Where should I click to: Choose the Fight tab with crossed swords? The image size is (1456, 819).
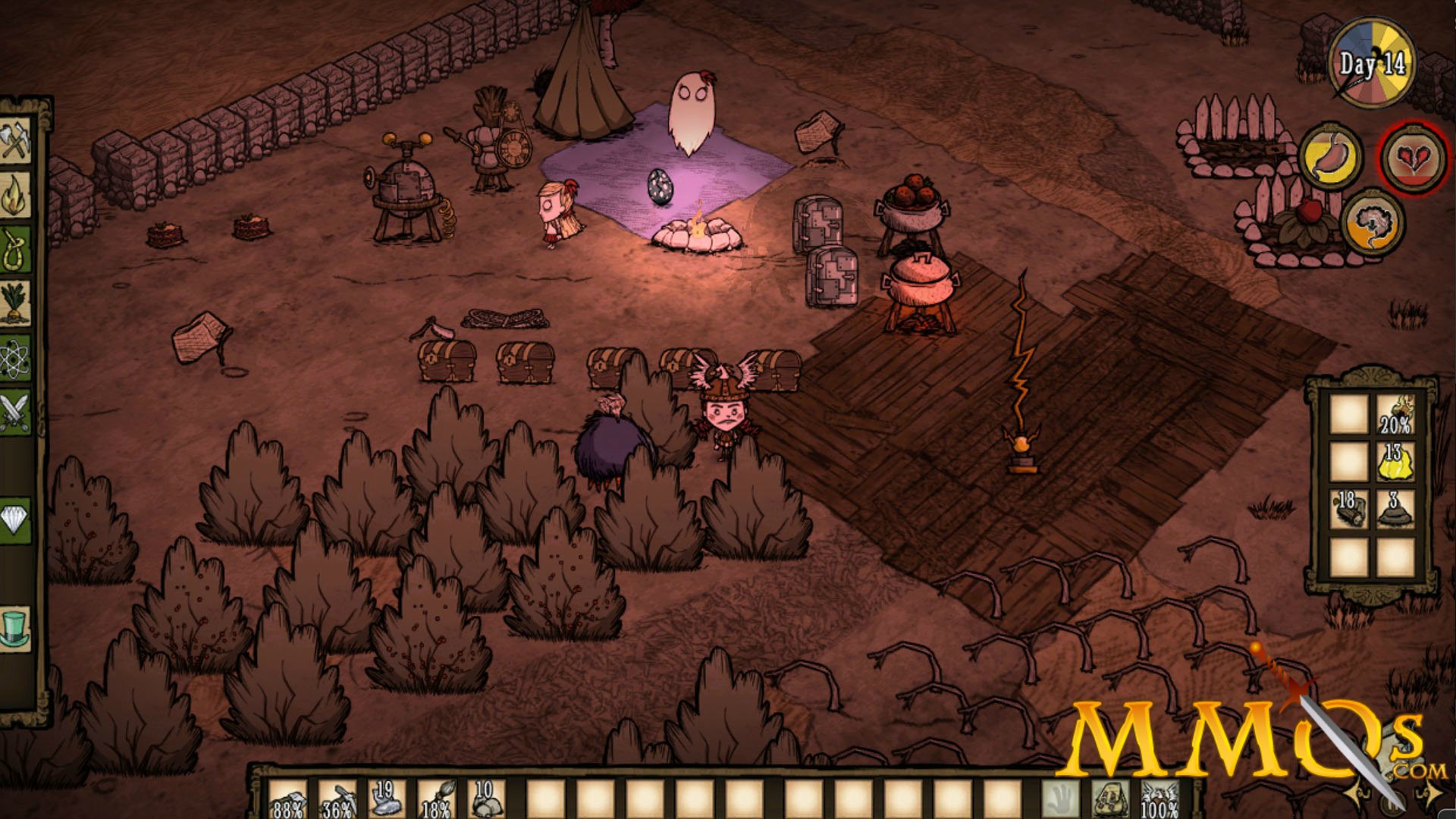(15, 413)
